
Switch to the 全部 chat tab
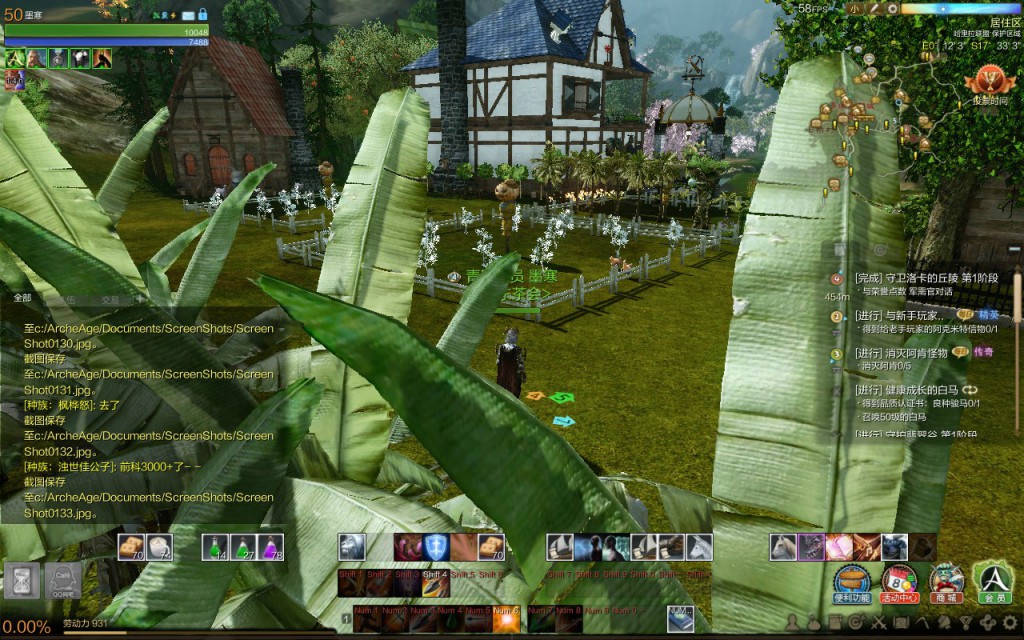(x=22, y=298)
